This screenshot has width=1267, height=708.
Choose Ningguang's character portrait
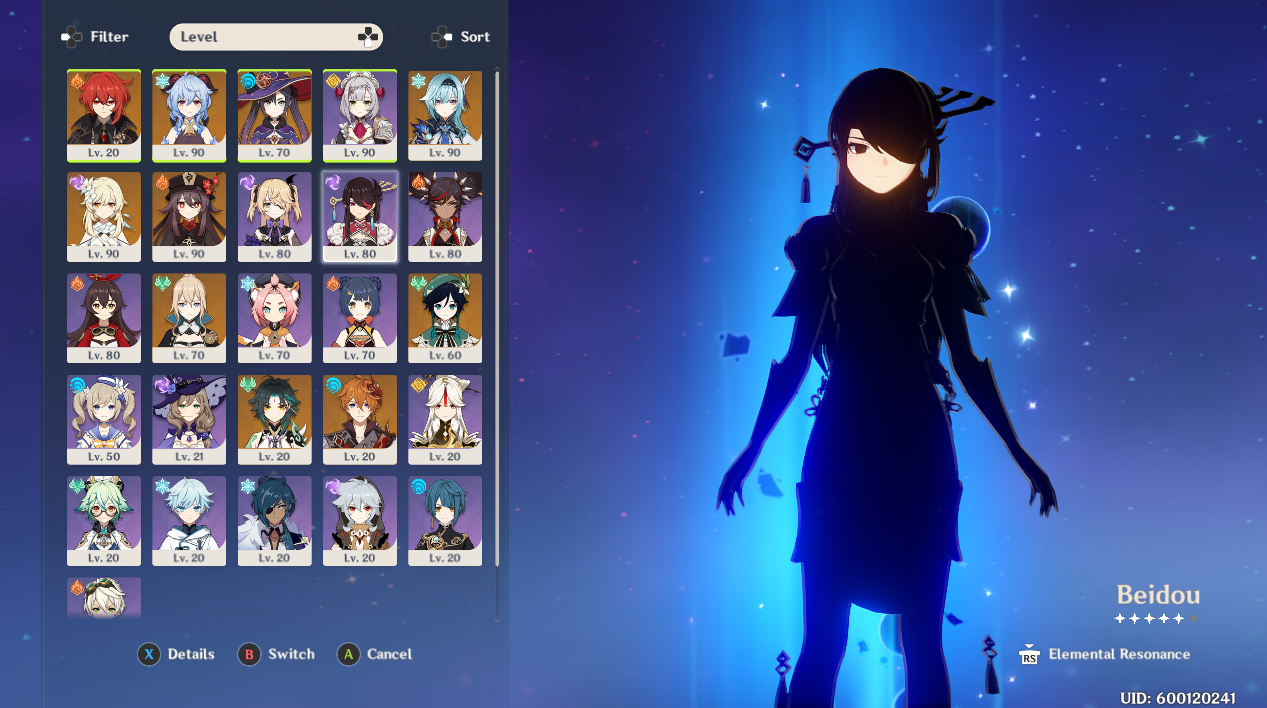pos(445,420)
